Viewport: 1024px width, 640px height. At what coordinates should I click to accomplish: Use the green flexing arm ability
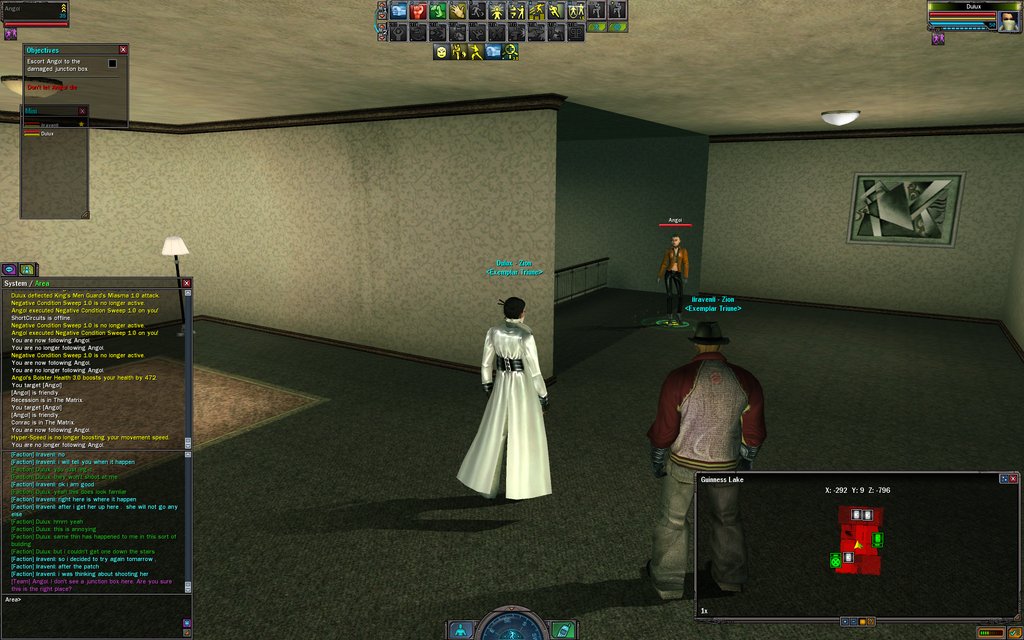(437, 11)
